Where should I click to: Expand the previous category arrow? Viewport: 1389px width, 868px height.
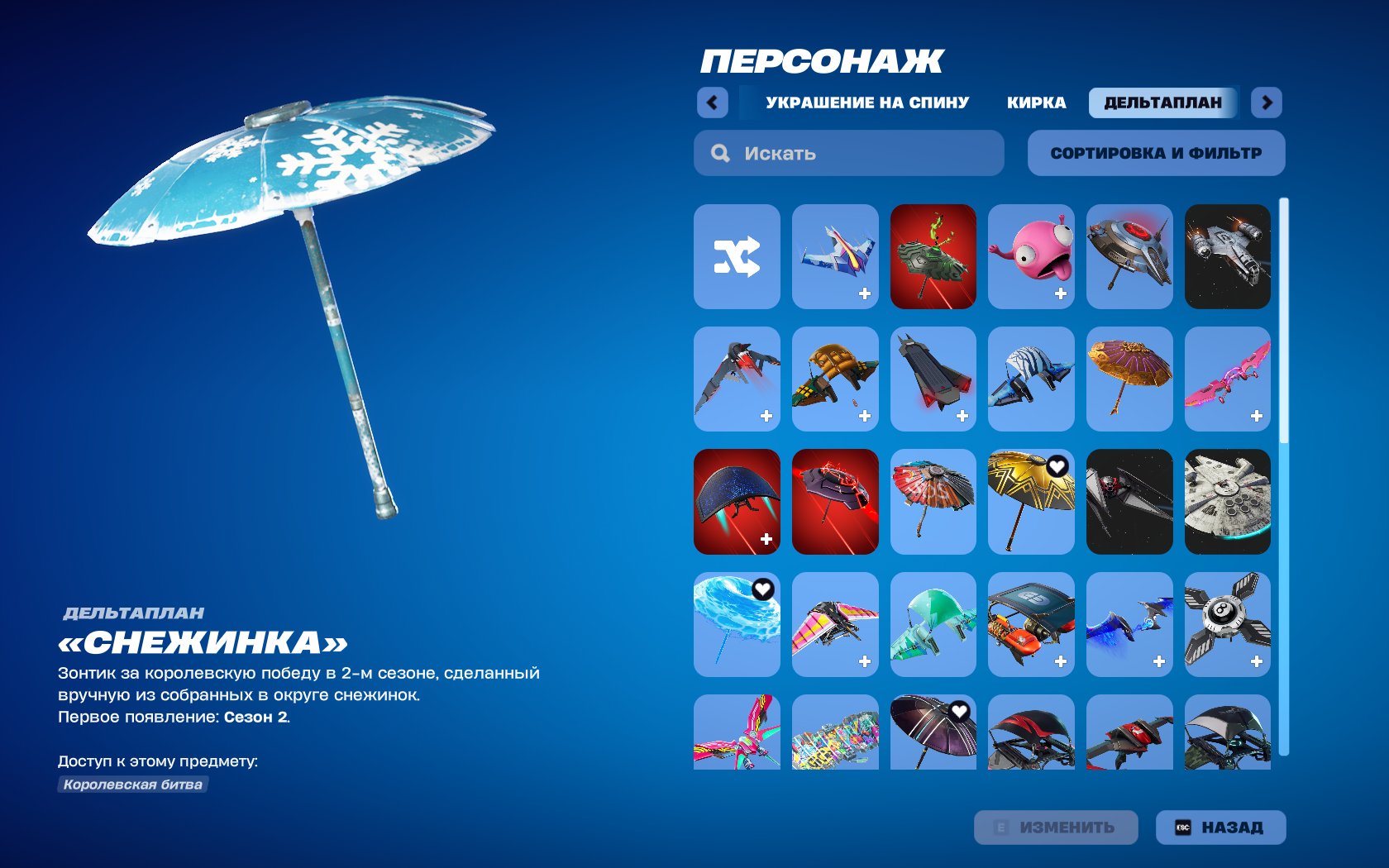point(711,101)
